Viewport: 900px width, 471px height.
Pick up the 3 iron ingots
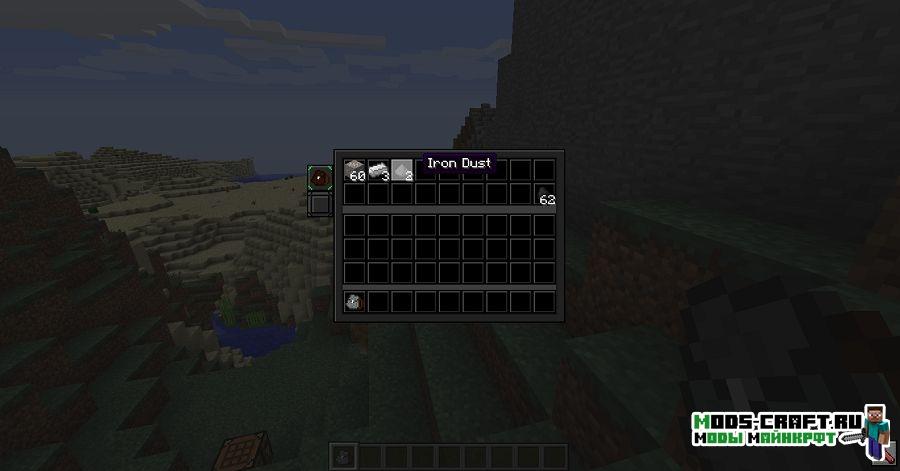[x=378, y=170]
